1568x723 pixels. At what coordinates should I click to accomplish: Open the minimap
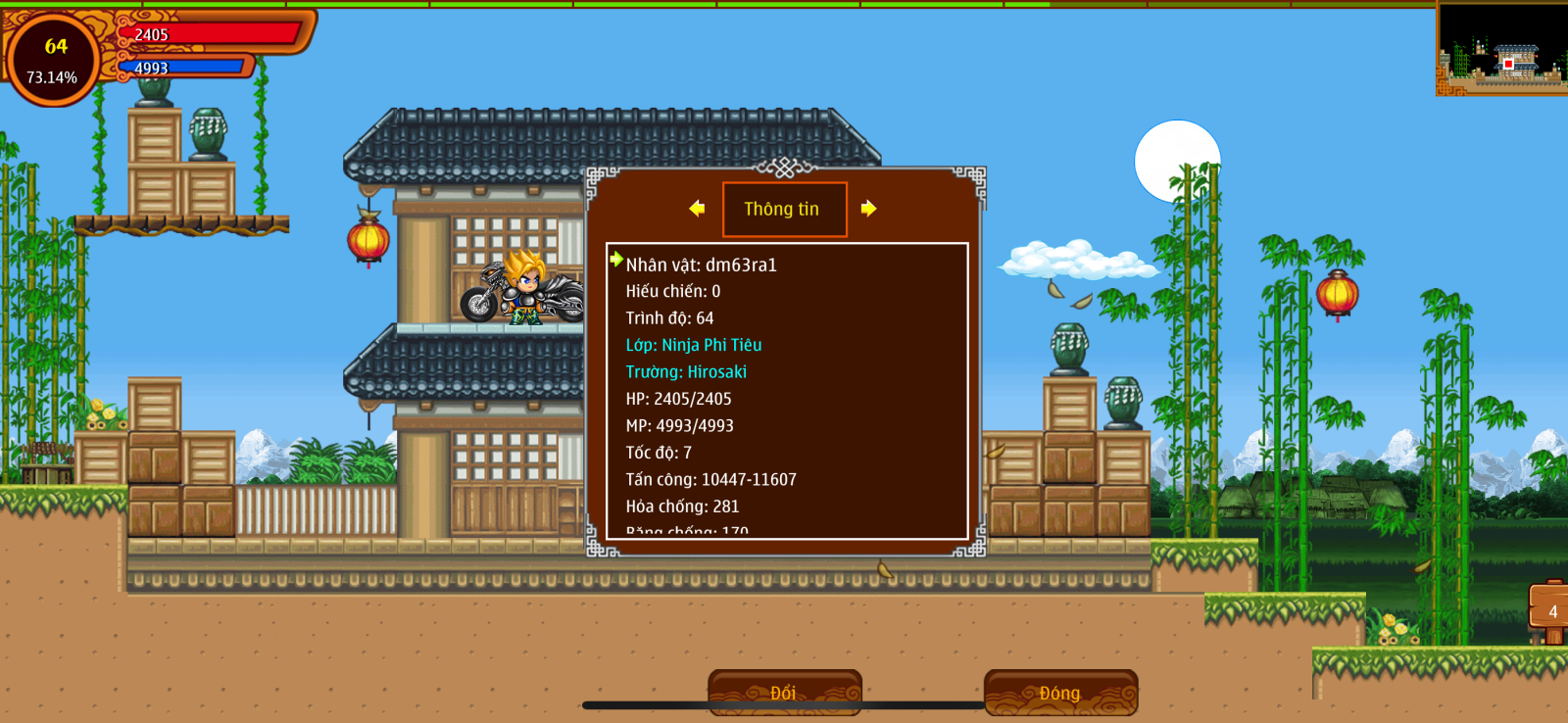tap(1501, 49)
